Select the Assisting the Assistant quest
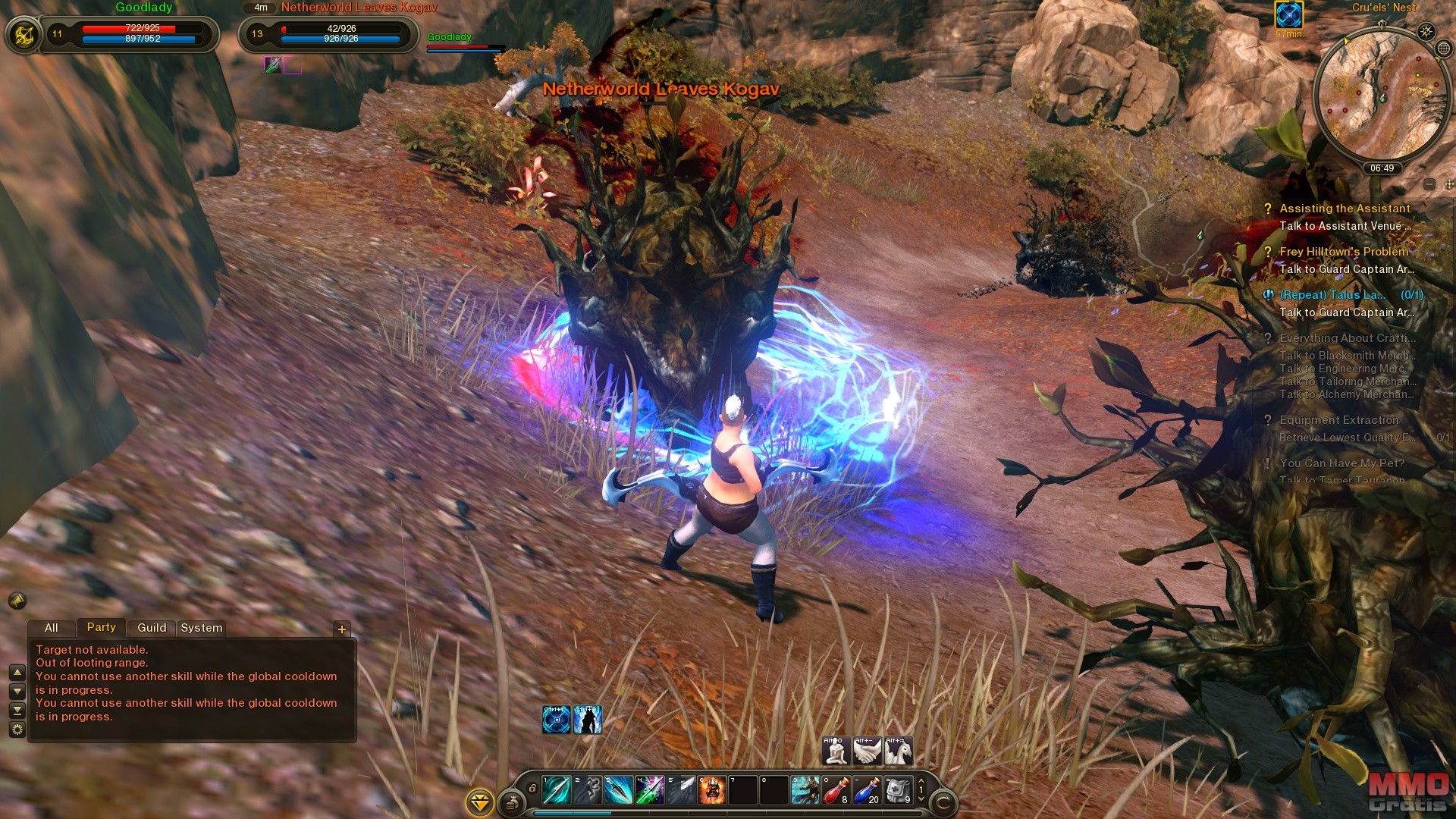This screenshot has height=819, width=1456. [x=1345, y=209]
